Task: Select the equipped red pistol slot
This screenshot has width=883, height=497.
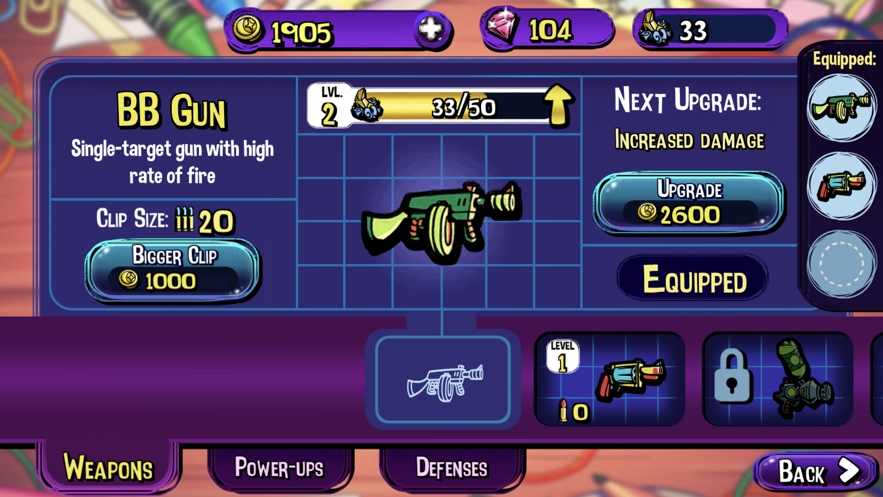Action: point(841,185)
